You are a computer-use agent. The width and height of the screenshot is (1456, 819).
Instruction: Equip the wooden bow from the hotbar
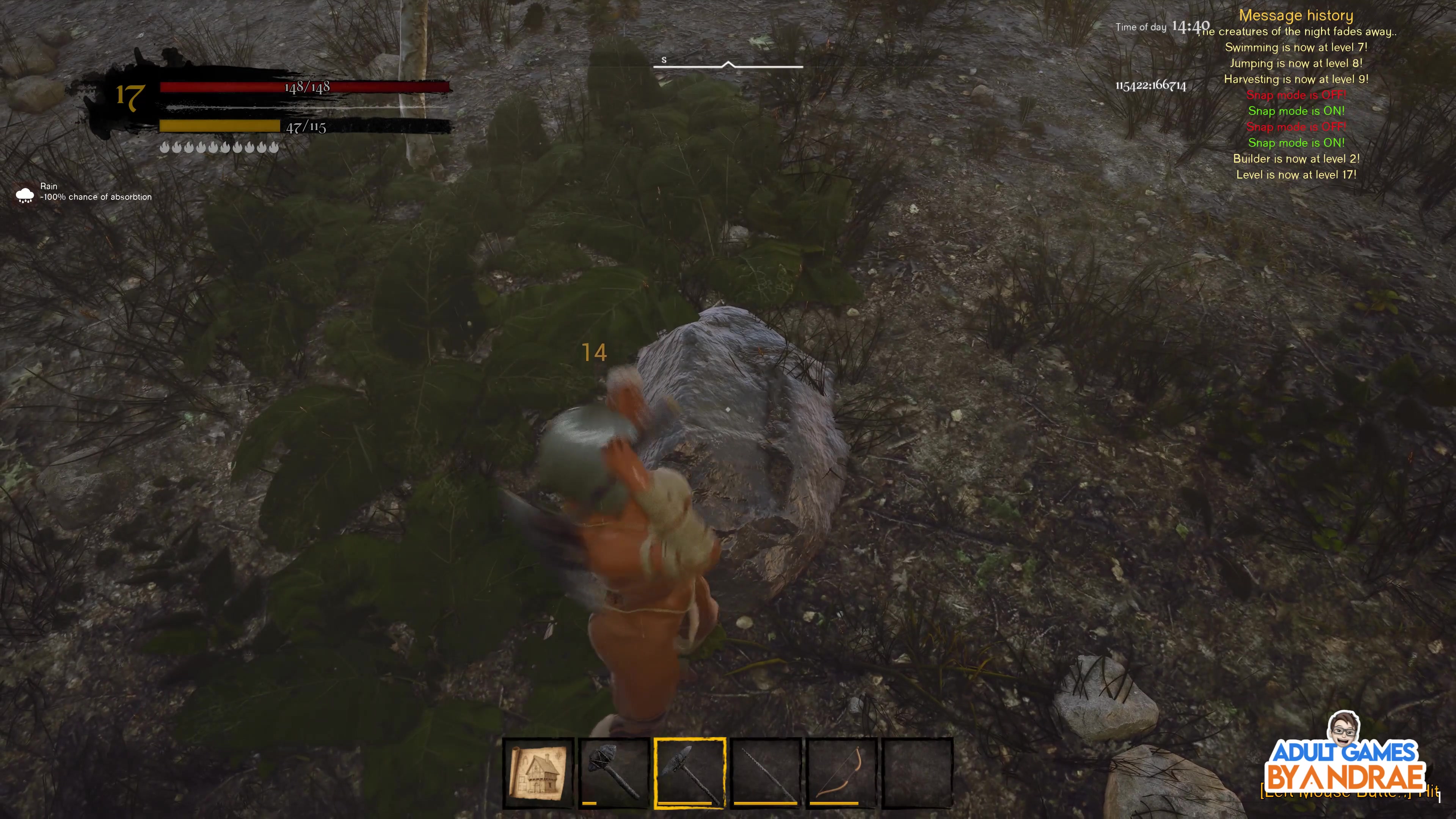pyautogui.click(x=842, y=773)
